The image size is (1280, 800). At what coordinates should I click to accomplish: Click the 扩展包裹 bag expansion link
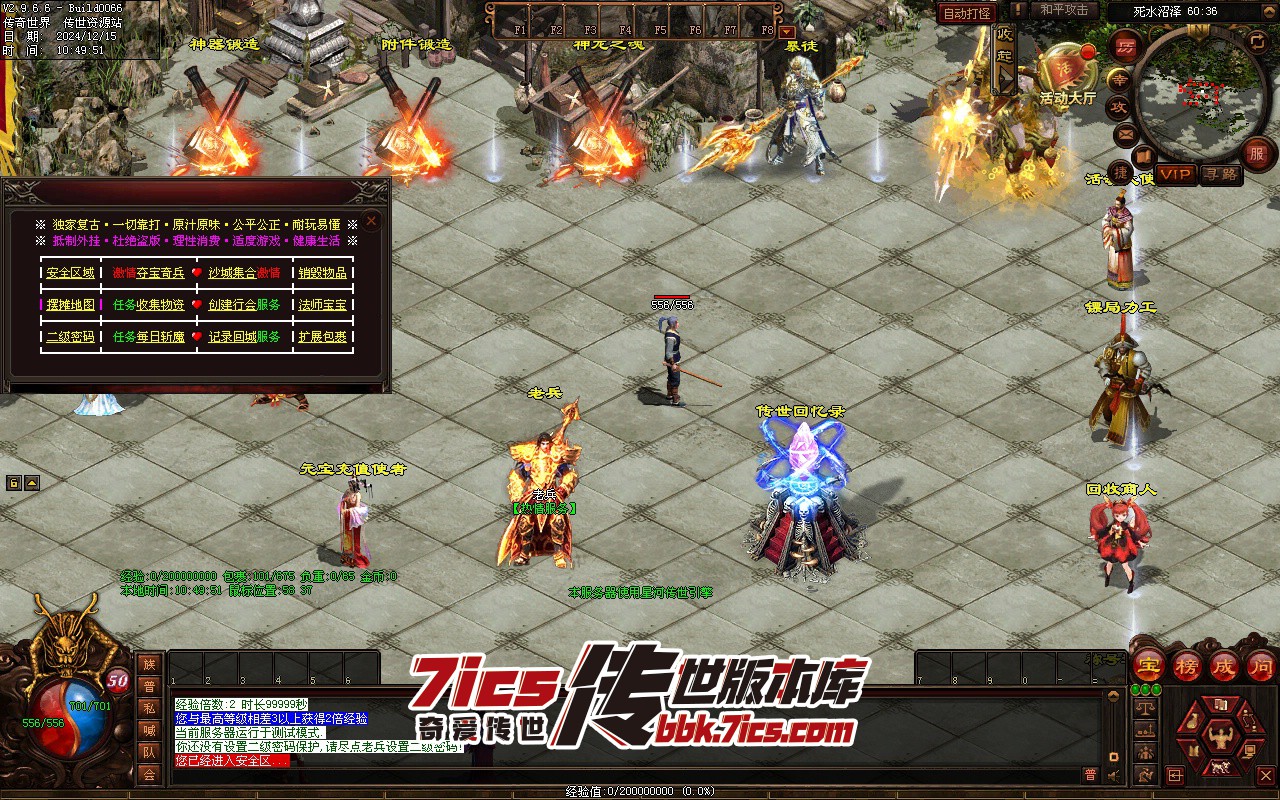(322, 337)
